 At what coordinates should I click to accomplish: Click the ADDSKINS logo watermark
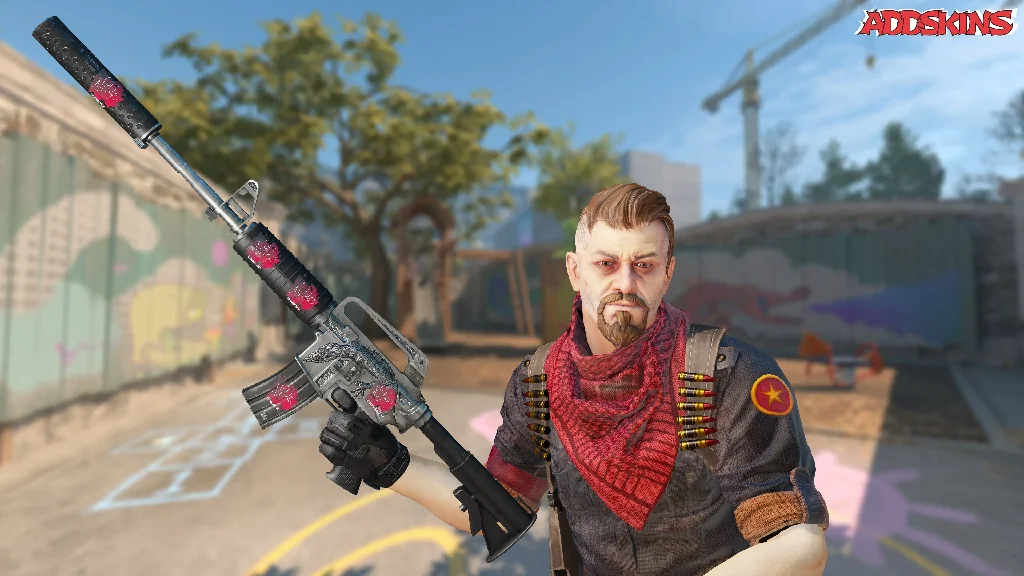(936, 22)
